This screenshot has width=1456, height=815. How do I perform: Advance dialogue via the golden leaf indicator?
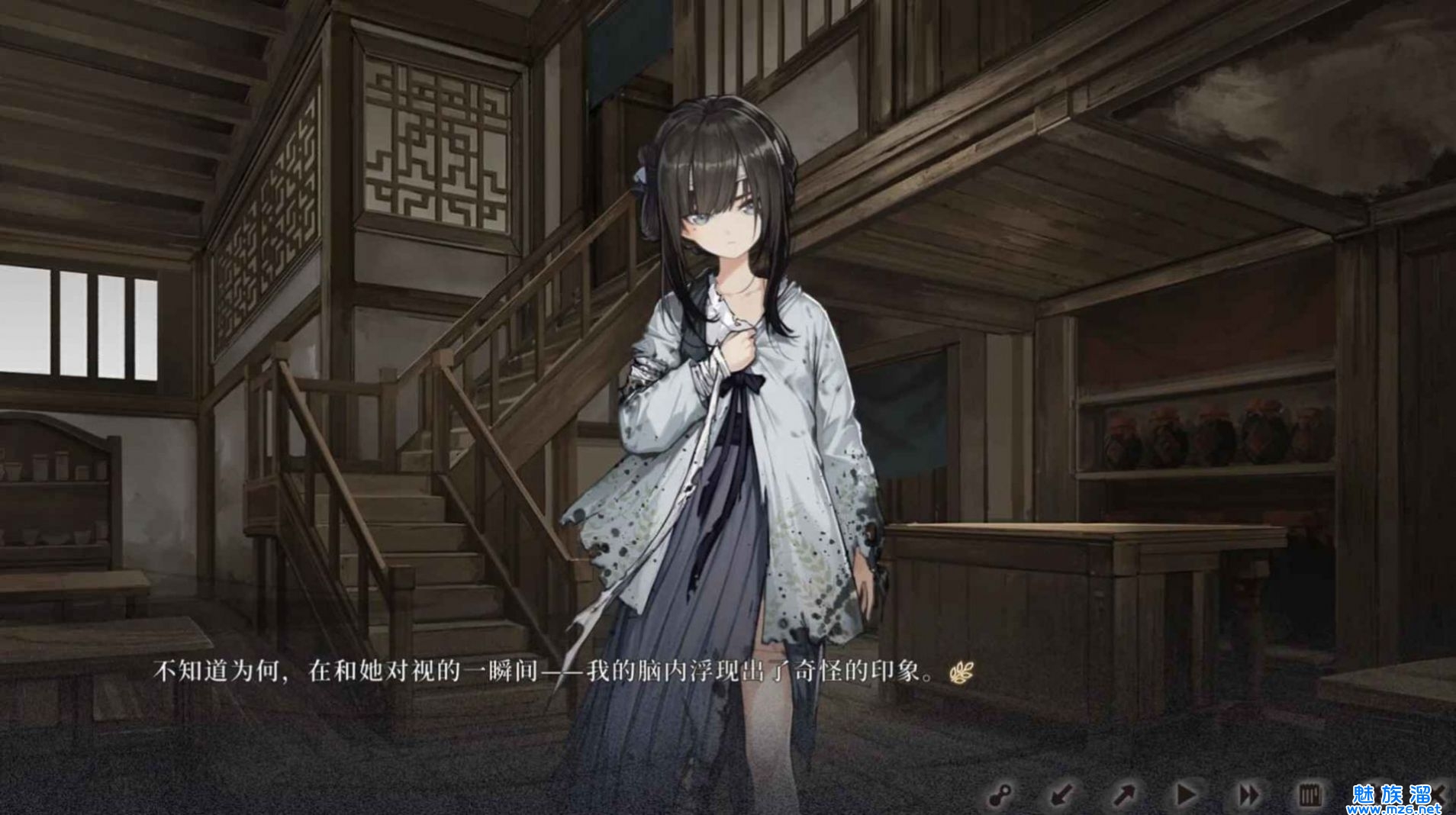pos(962,673)
